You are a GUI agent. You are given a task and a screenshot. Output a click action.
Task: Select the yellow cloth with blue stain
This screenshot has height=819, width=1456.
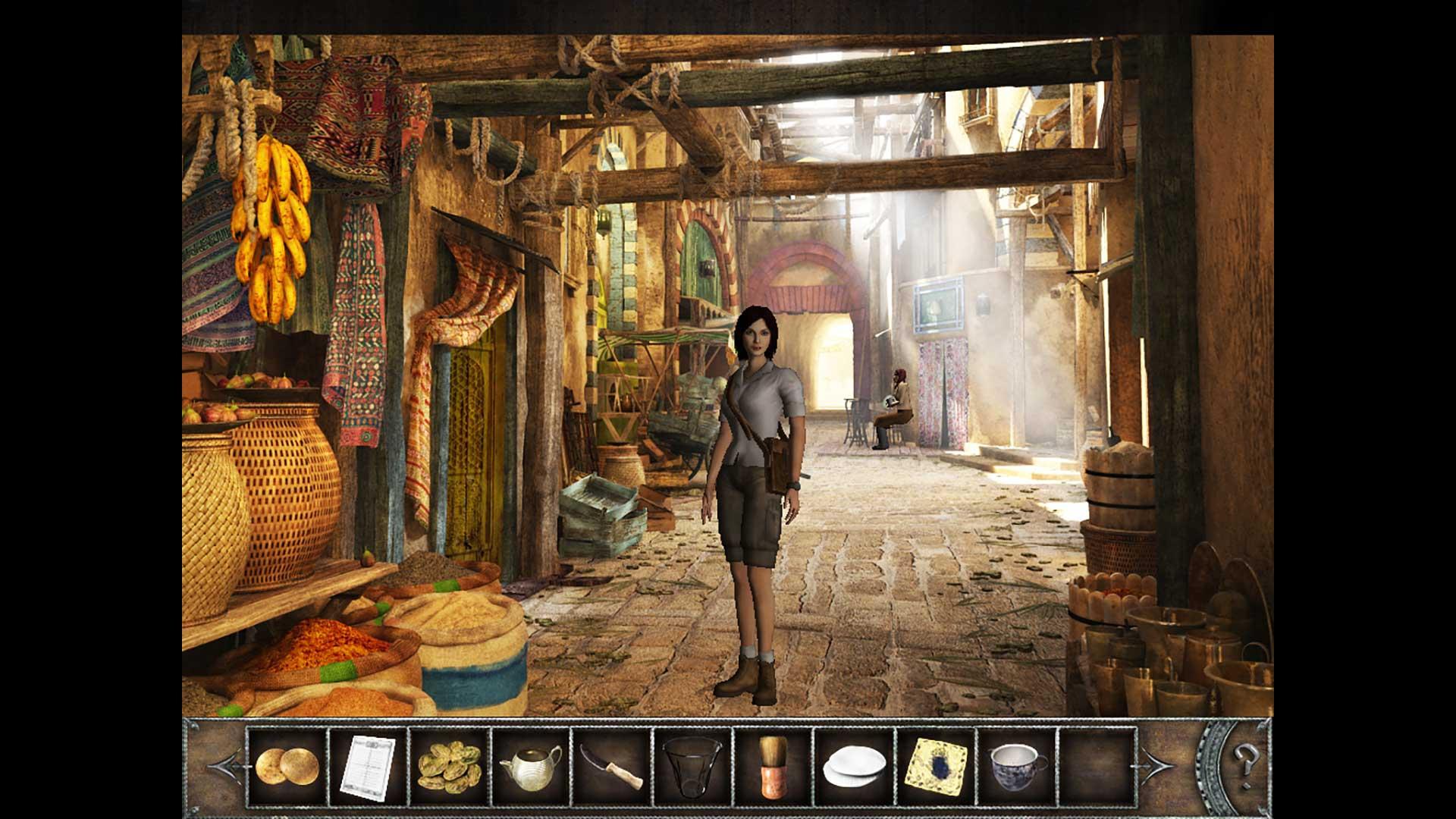pos(936,766)
